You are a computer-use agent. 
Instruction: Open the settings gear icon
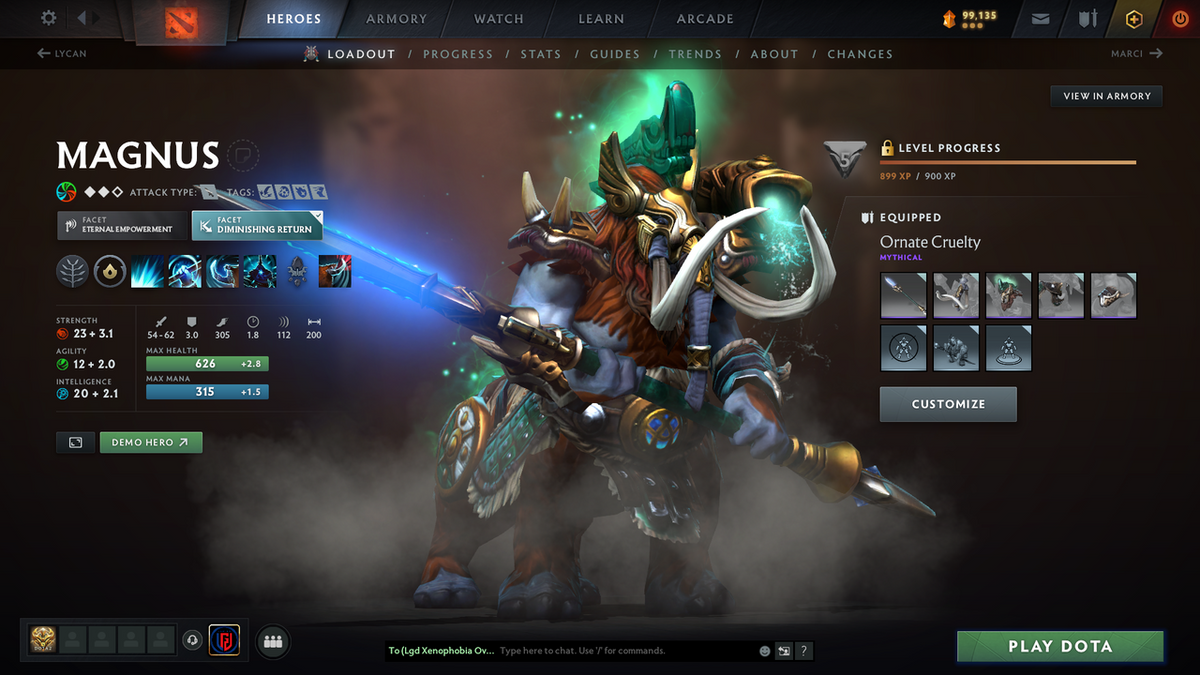48,18
